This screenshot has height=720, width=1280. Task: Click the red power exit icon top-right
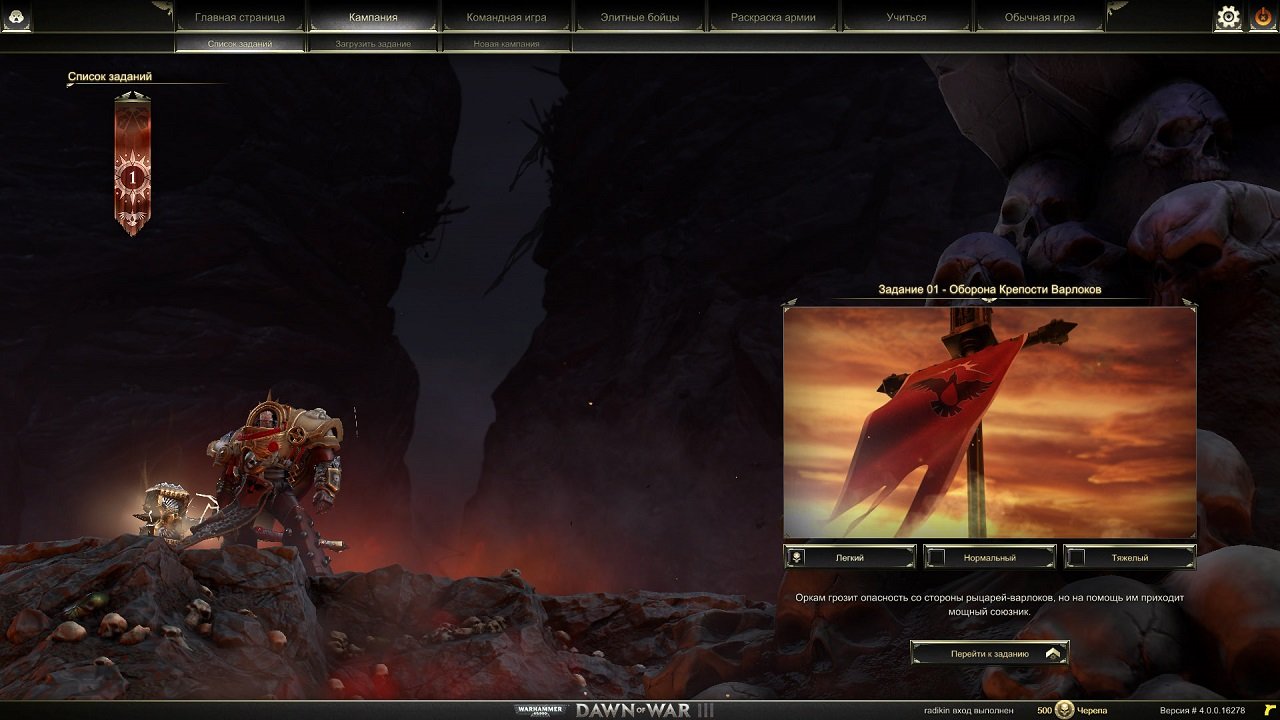click(x=1261, y=17)
